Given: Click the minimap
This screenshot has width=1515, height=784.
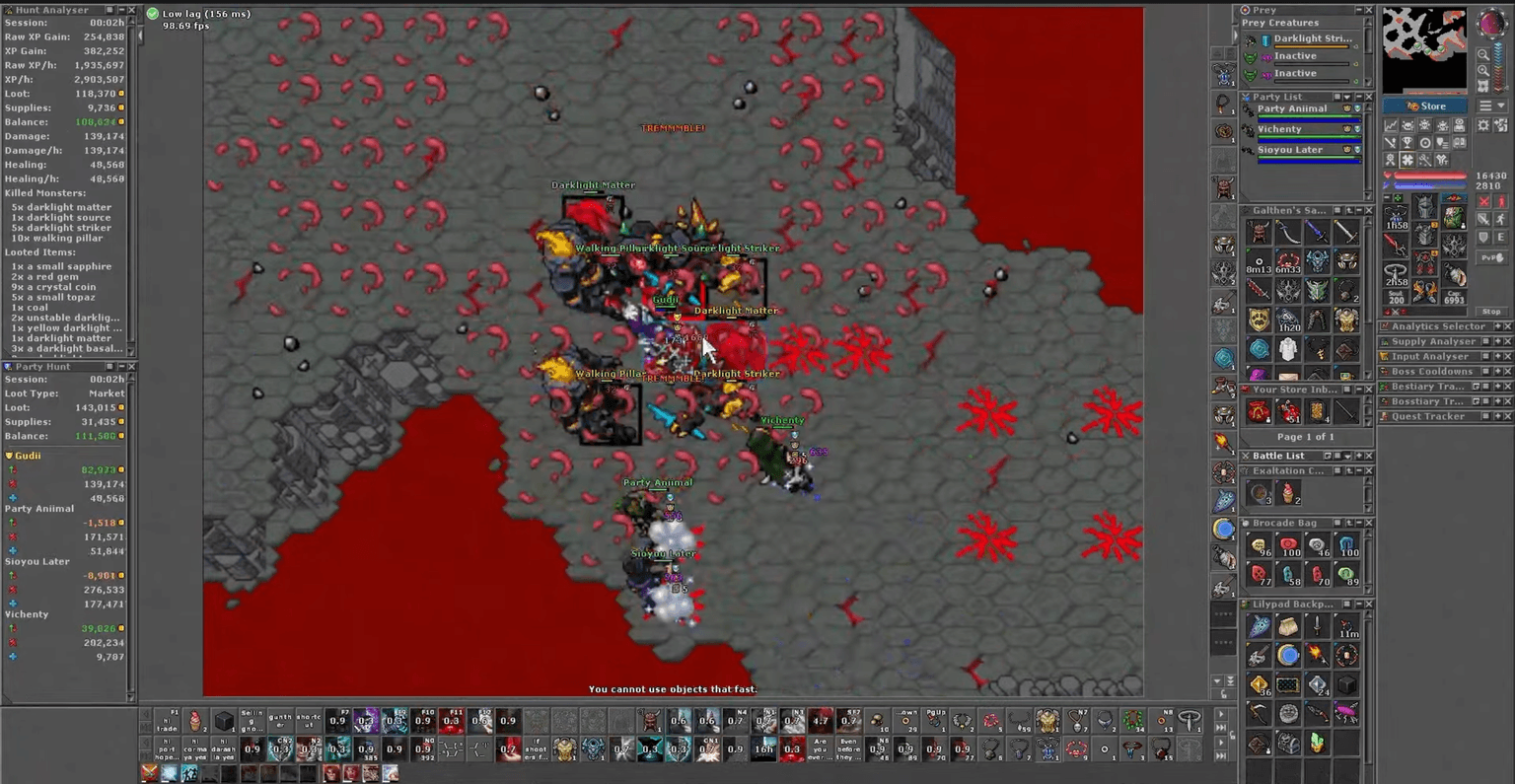Looking at the screenshot, I should coord(1423,49).
